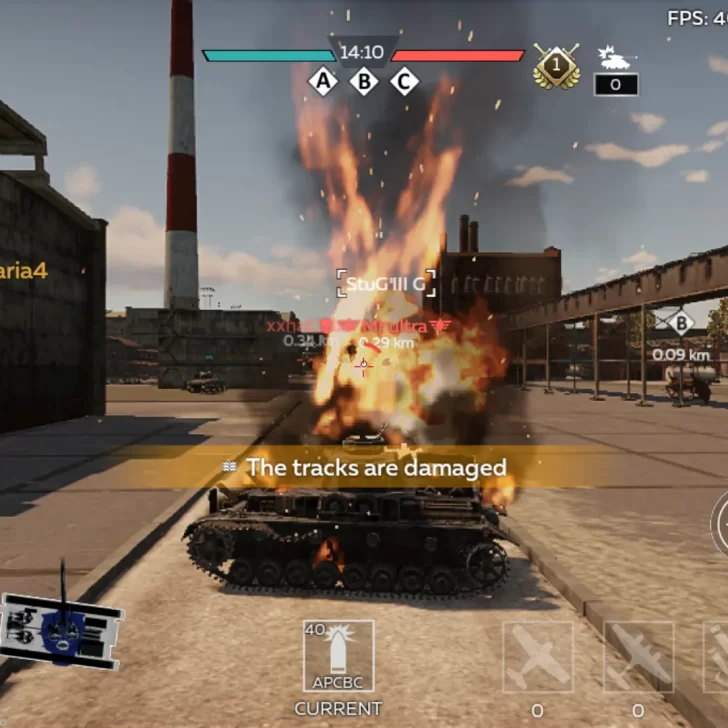Screen dimensions: 728x728
Task: Select capture point C indicator
Action: (x=404, y=82)
